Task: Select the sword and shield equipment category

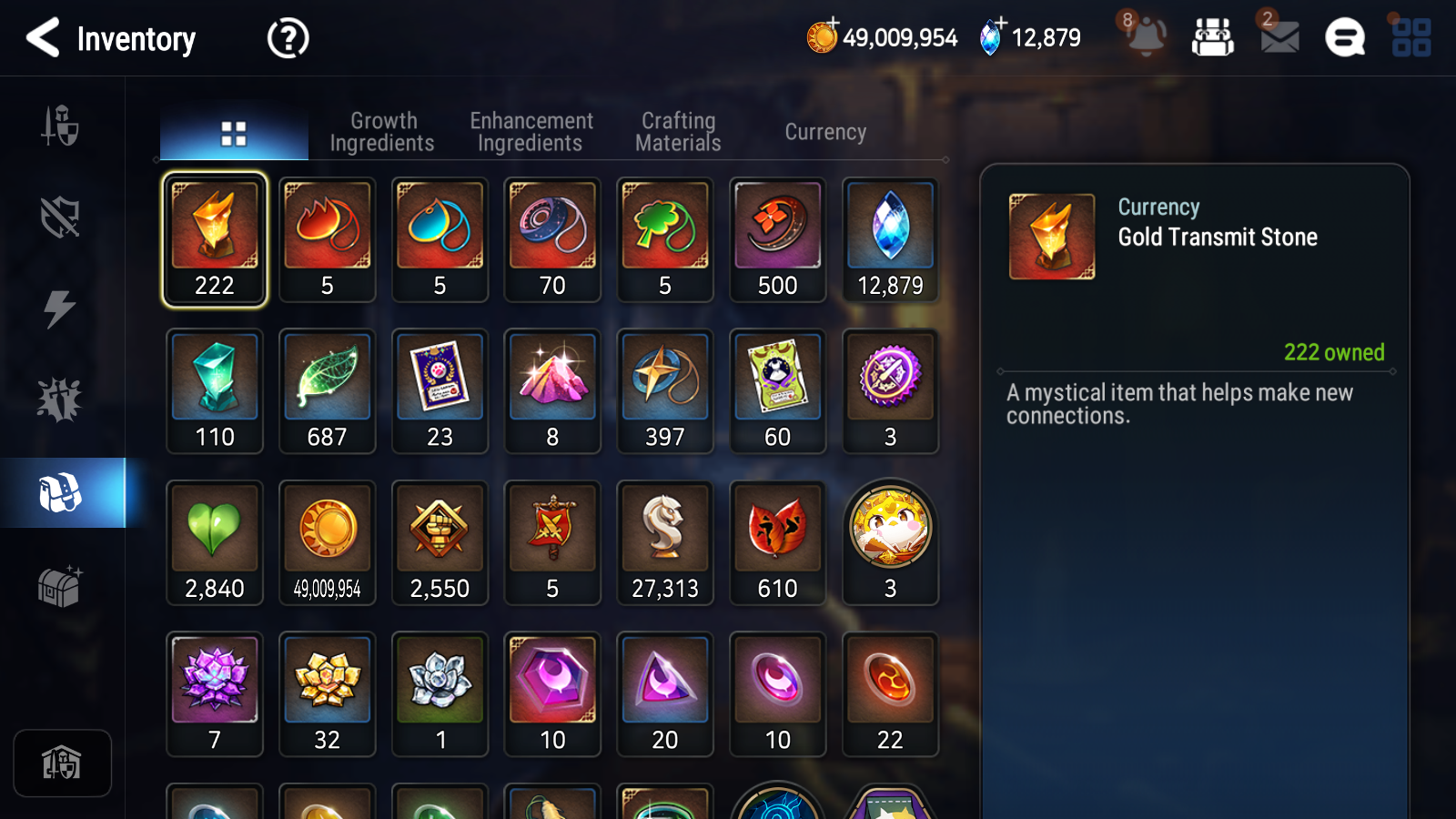Action: point(59,127)
